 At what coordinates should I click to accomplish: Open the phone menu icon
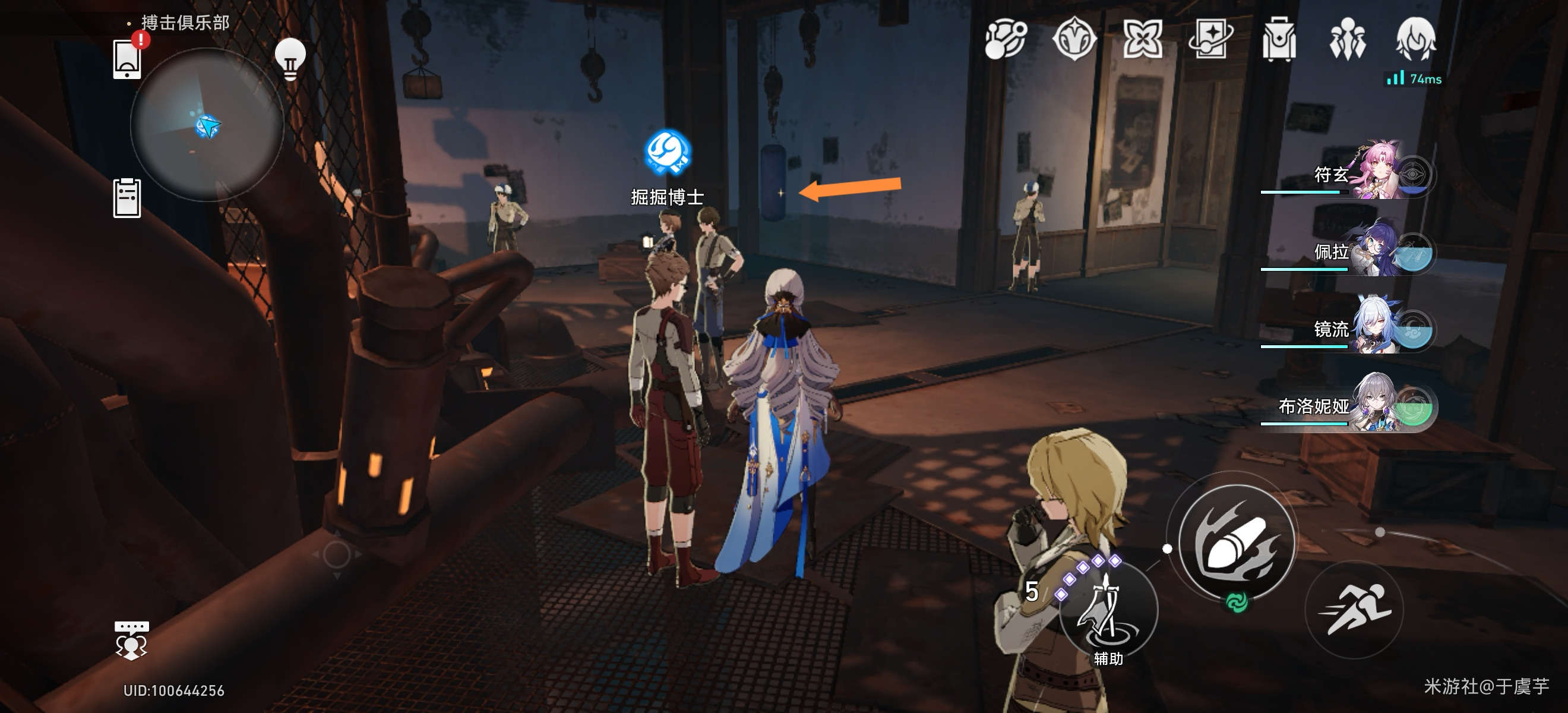click(x=127, y=59)
